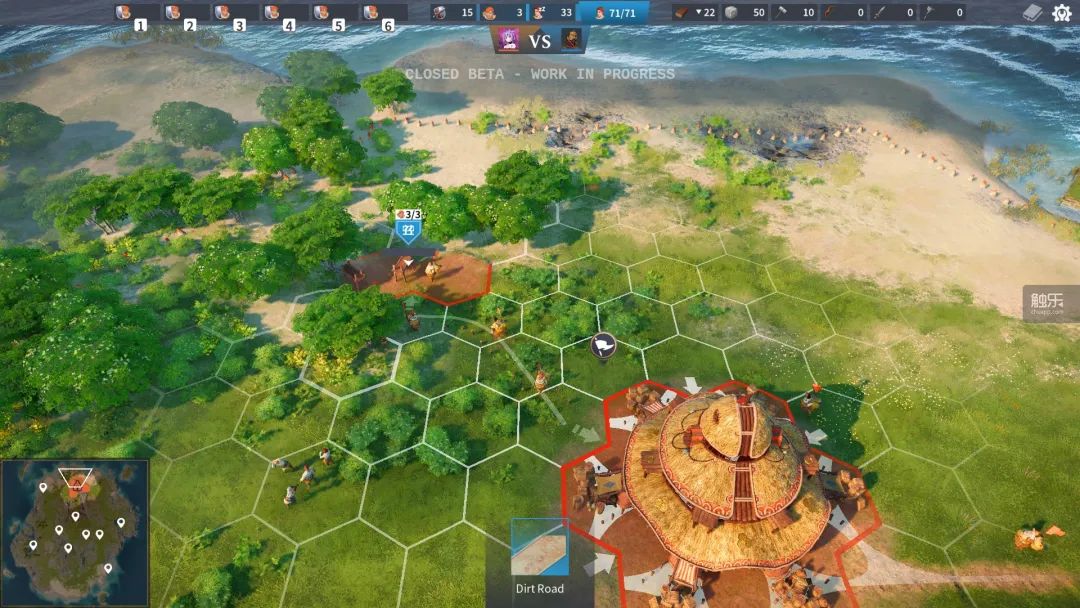Image resolution: width=1080 pixels, height=608 pixels.
Task: Select control group slot 5
Action: pos(333,14)
